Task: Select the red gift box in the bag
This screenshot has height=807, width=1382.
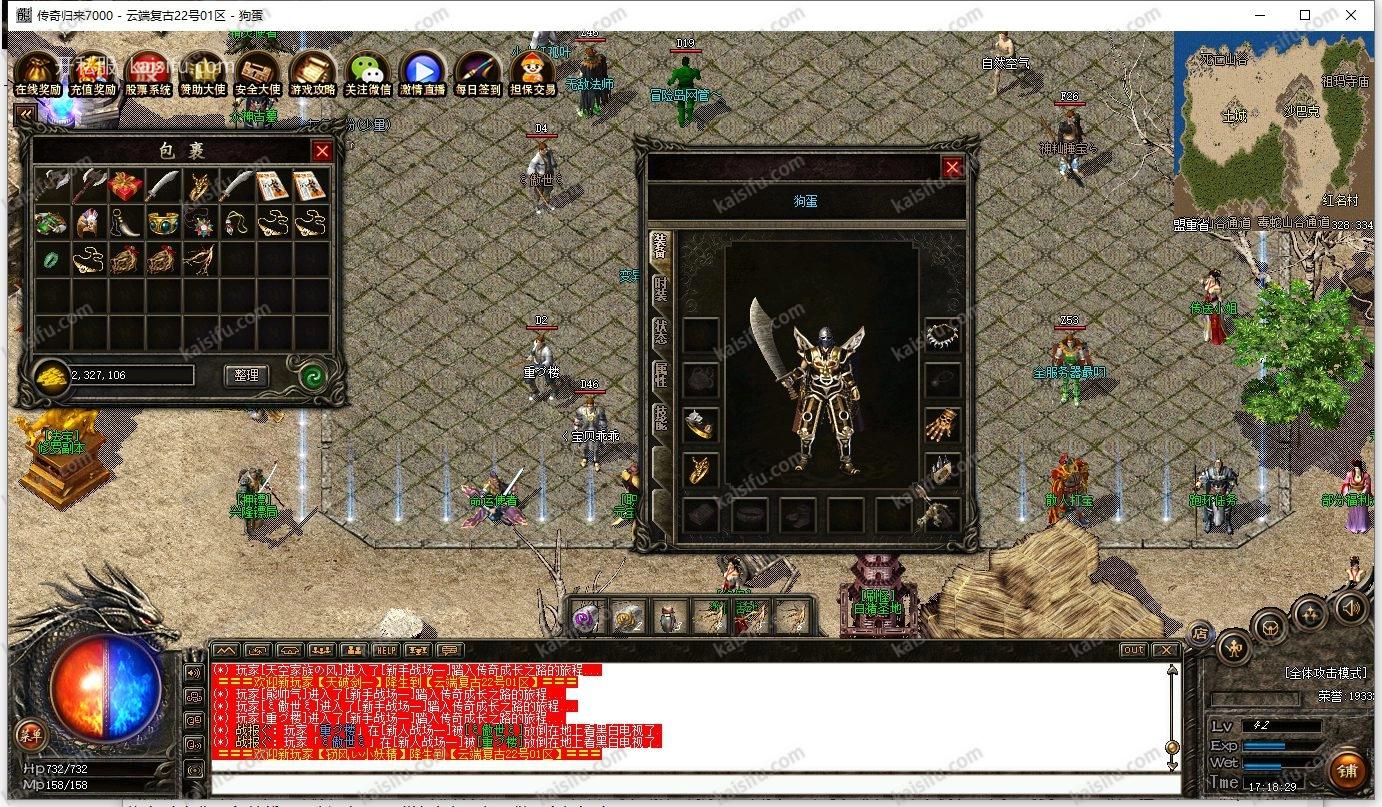Action: 126,186
